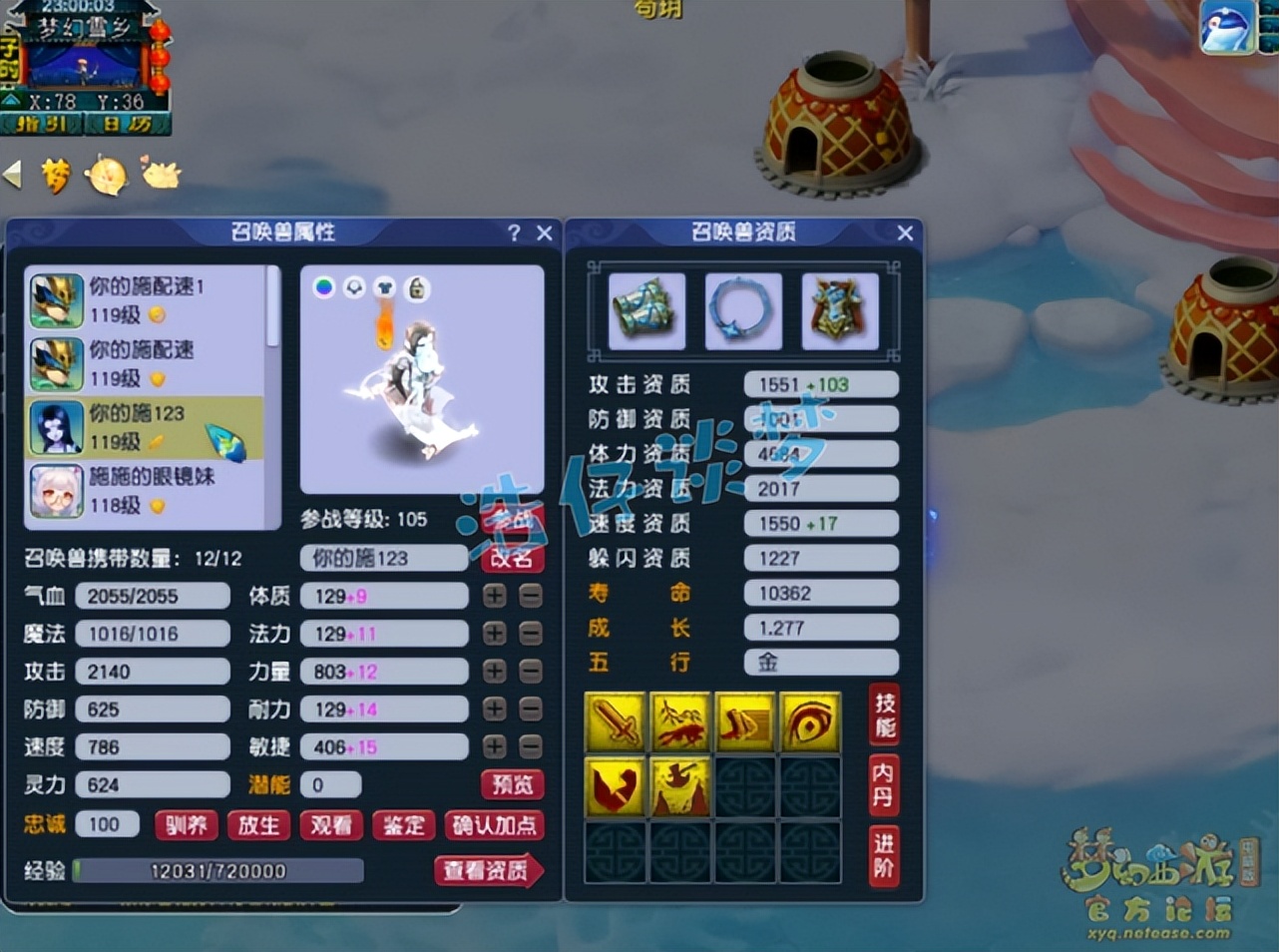Toggle the clothing display icon above the pet model
Screen dimensions: 1279x952
click(385, 286)
